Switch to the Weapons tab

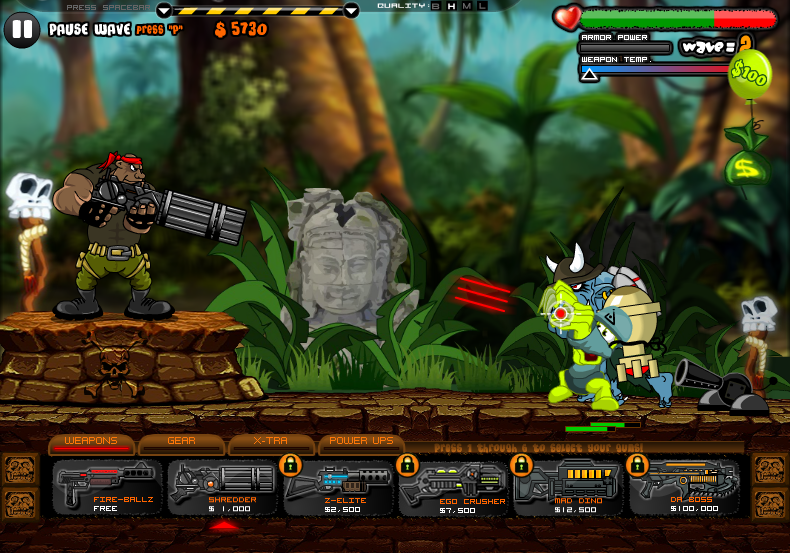91,442
